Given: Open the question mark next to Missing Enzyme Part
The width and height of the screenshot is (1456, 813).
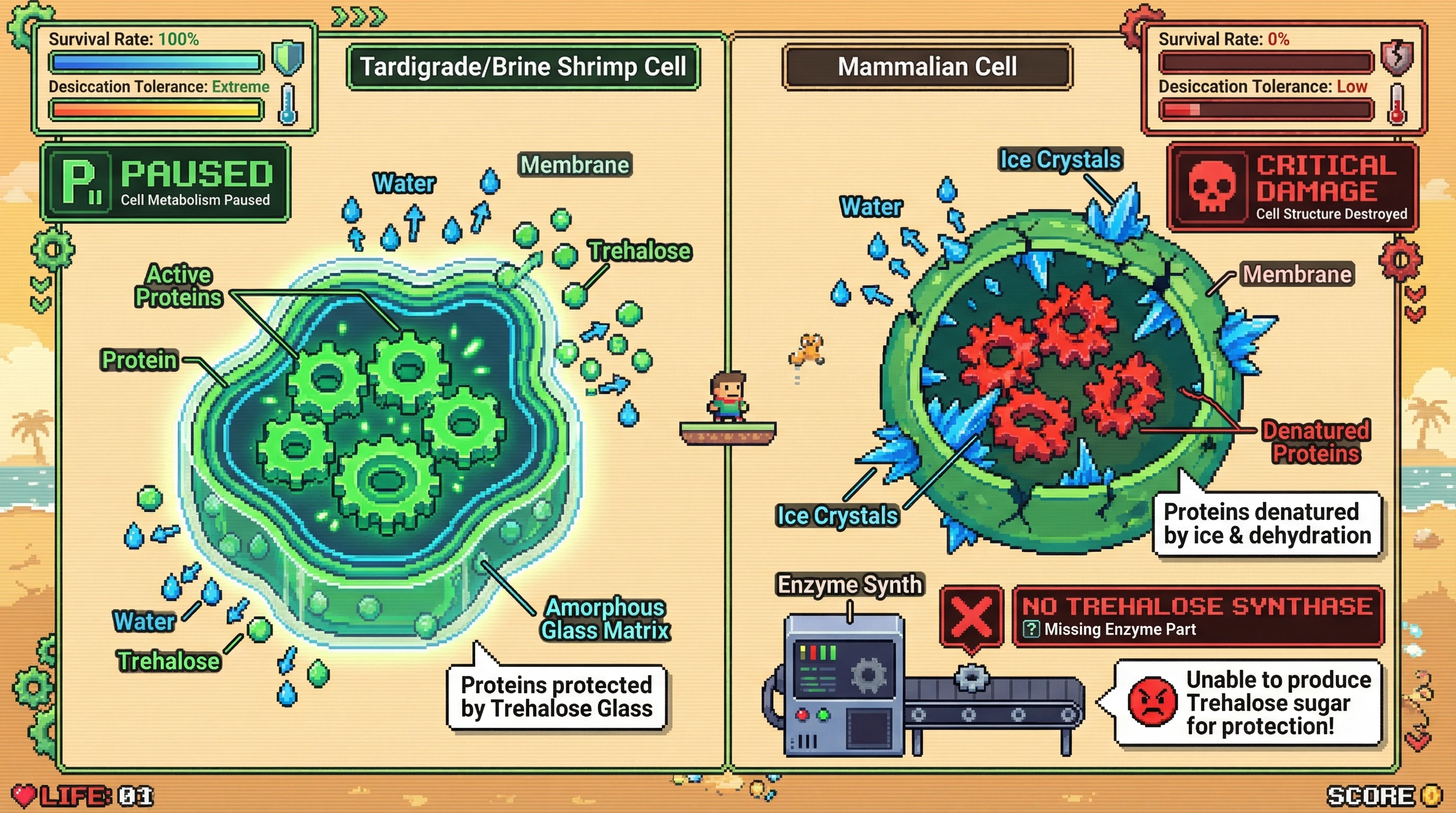Looking at the screenshot, I should [1031, 629].
